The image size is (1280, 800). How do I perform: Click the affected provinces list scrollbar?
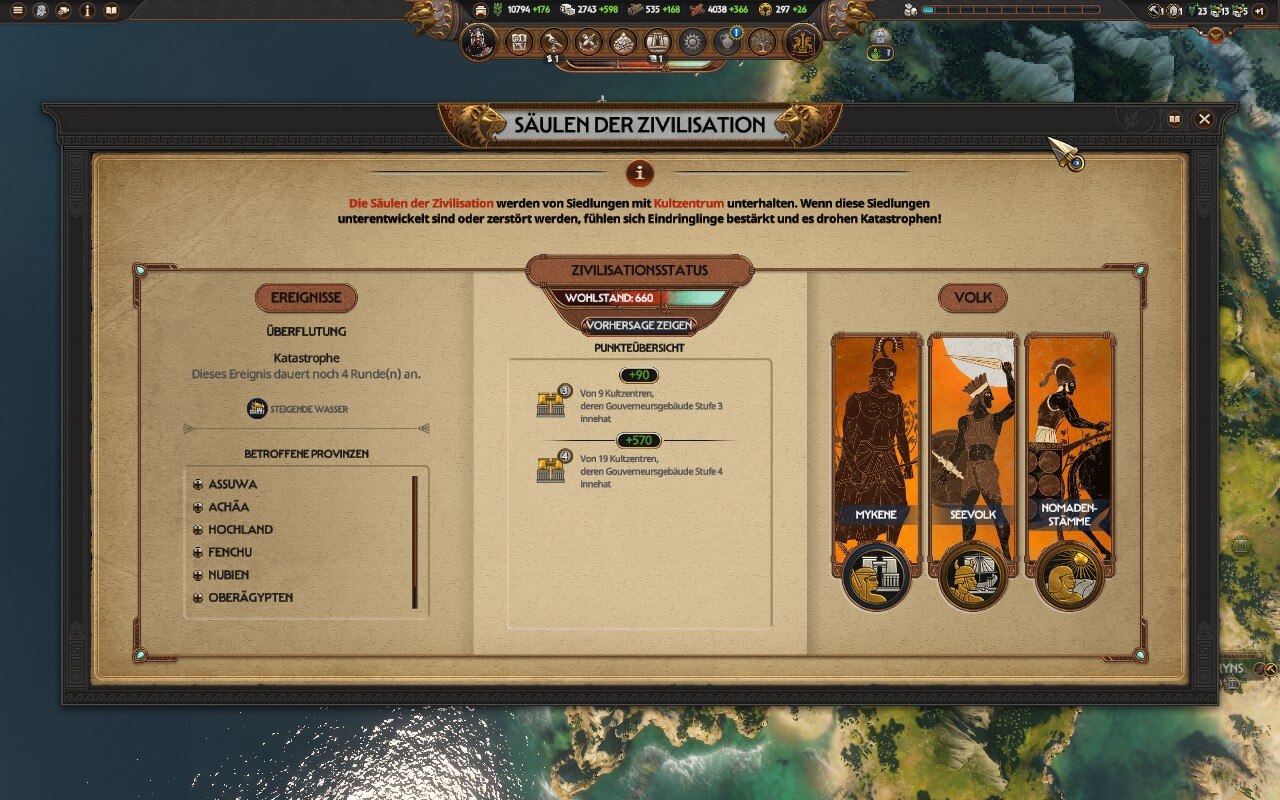(x=415, y=541)
